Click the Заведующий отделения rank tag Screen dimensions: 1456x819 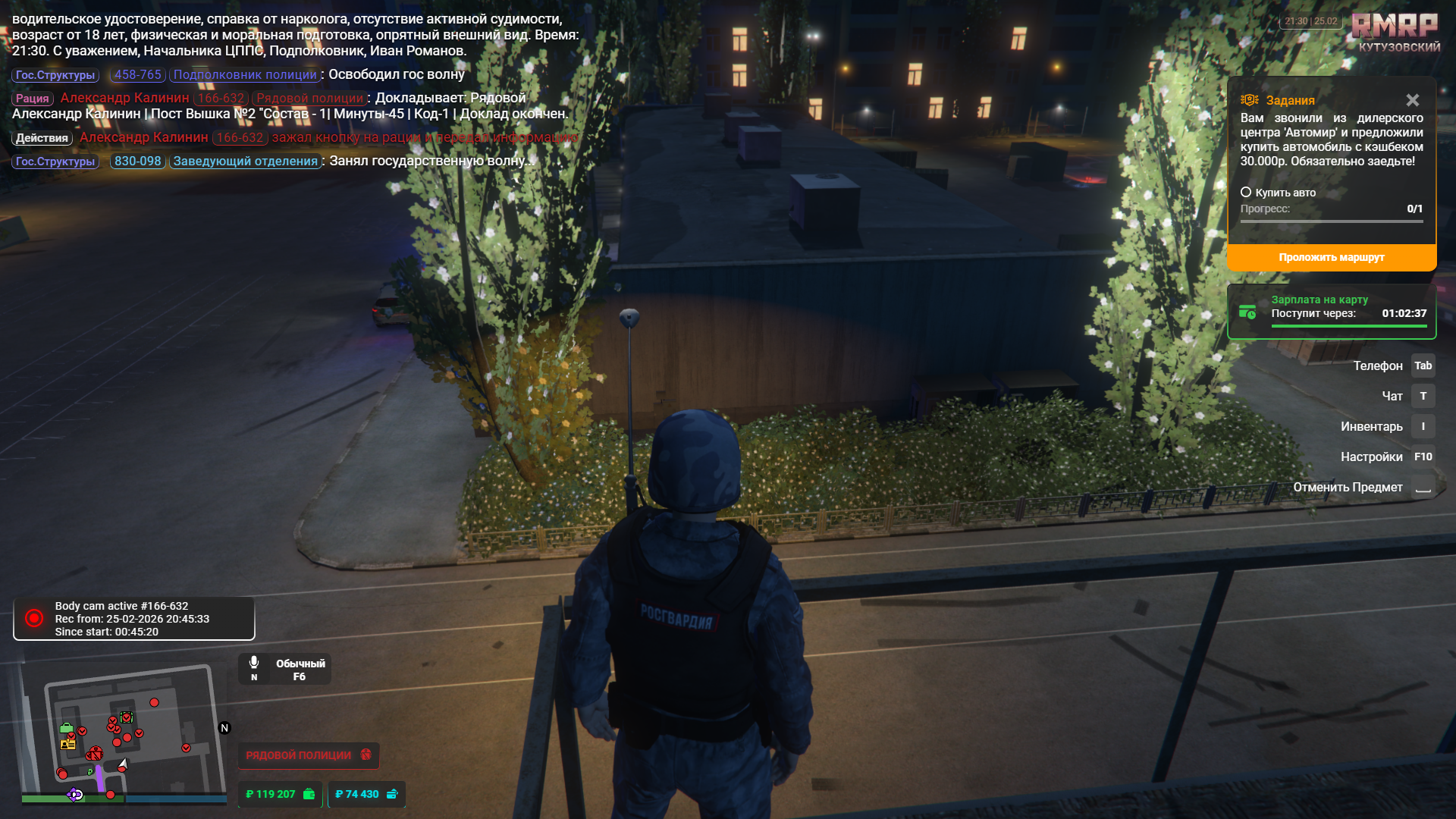point(245,162)
